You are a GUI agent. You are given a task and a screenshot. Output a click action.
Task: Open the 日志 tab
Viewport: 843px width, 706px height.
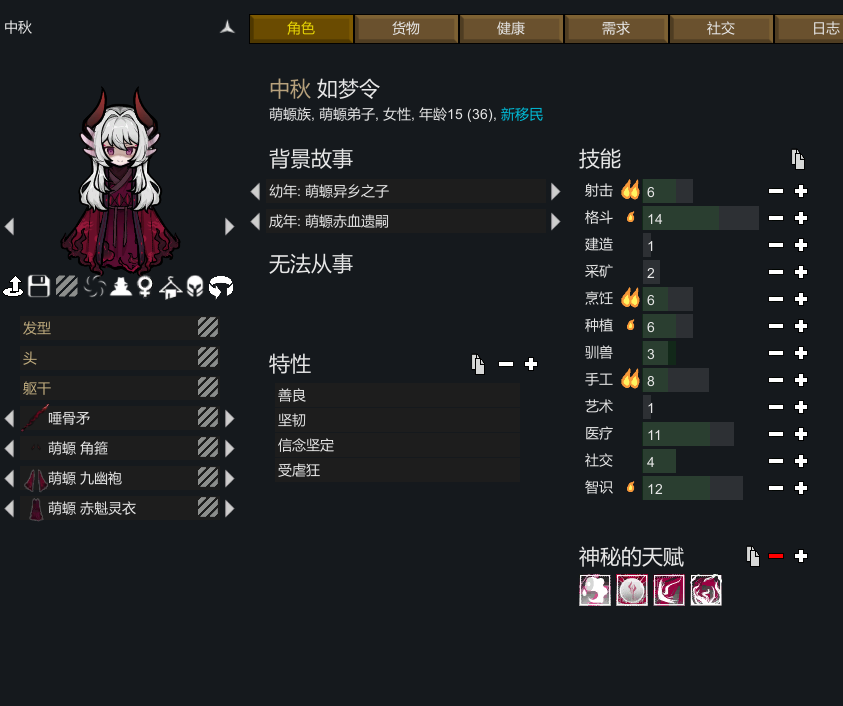(817, 29)
